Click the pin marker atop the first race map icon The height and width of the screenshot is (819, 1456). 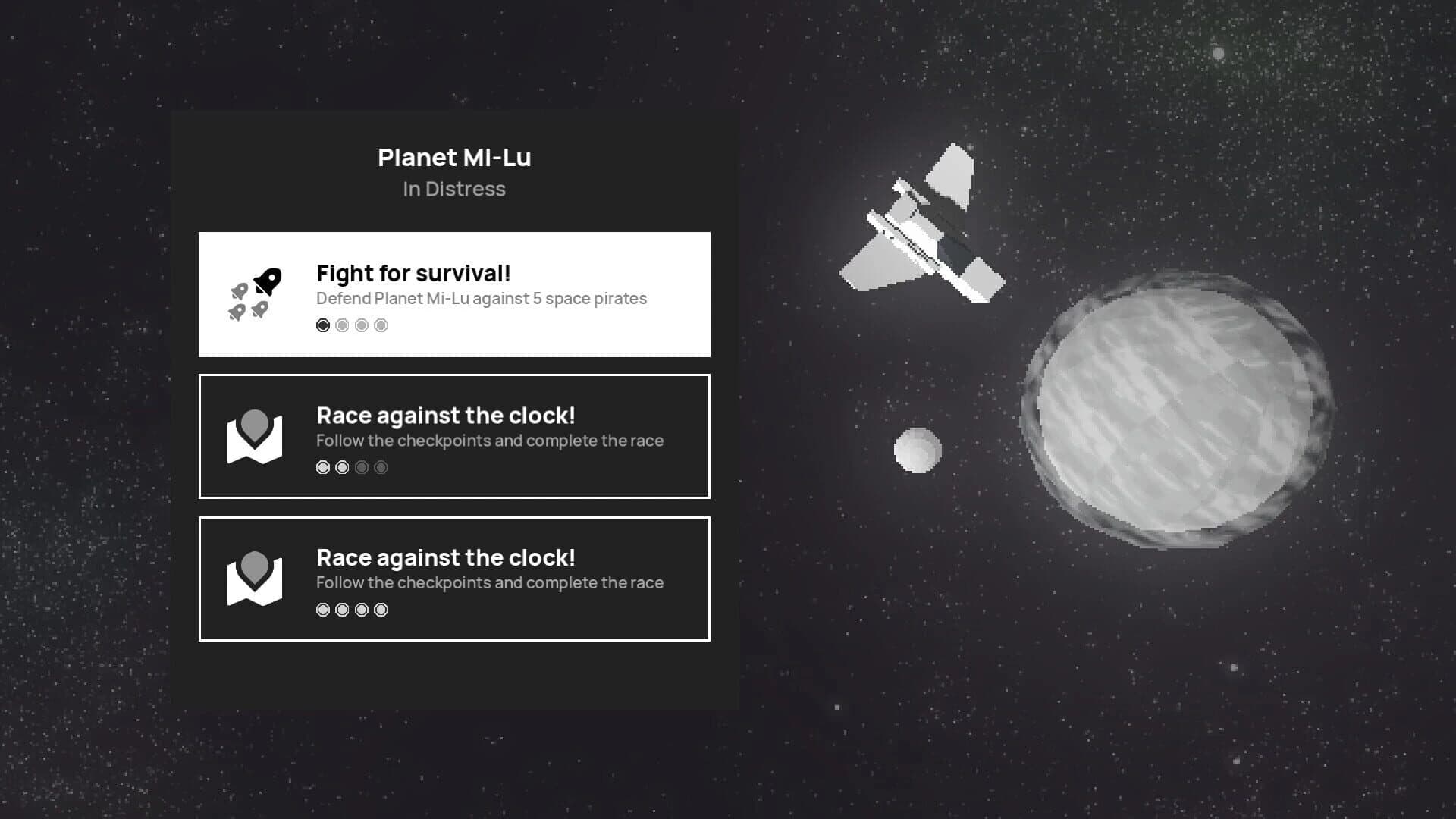click(256, 423)
